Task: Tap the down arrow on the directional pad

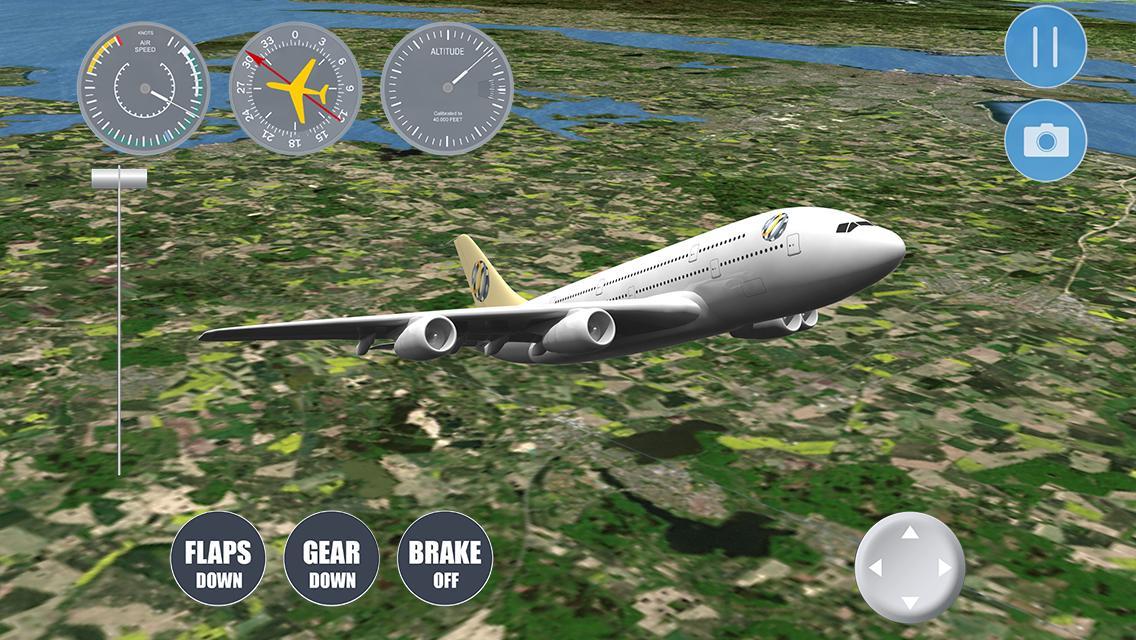Action: (910, 602)
